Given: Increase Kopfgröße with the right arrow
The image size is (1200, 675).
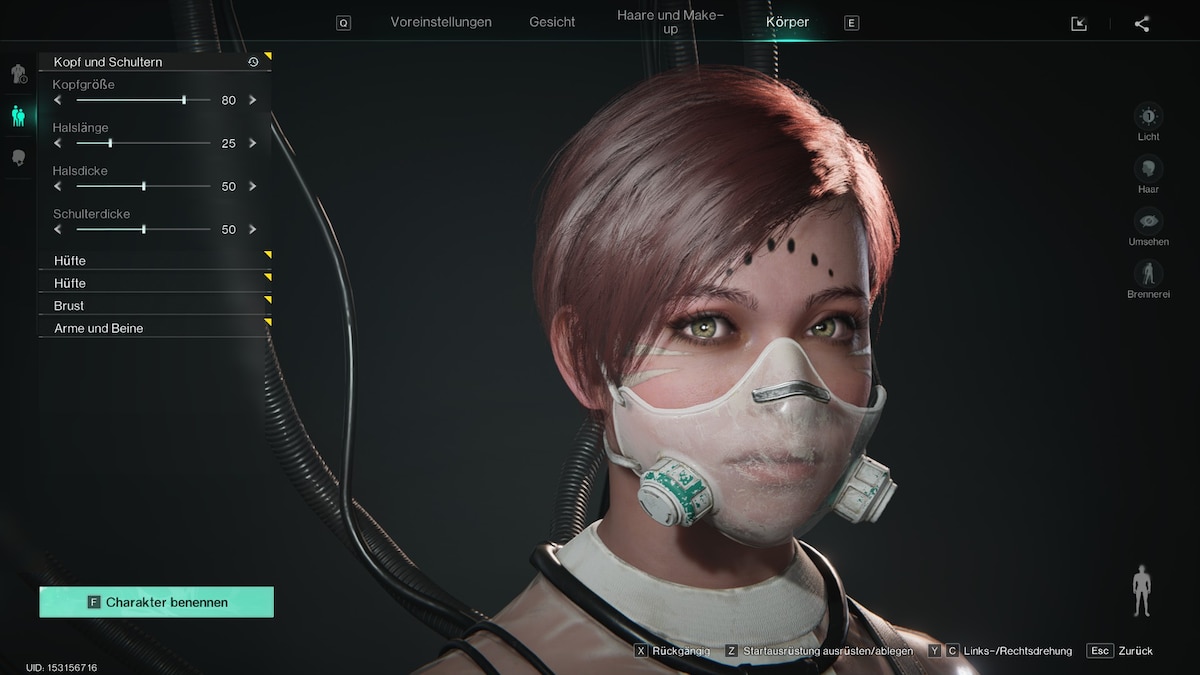Looking at the screenshot, I should tap(253, 100).
